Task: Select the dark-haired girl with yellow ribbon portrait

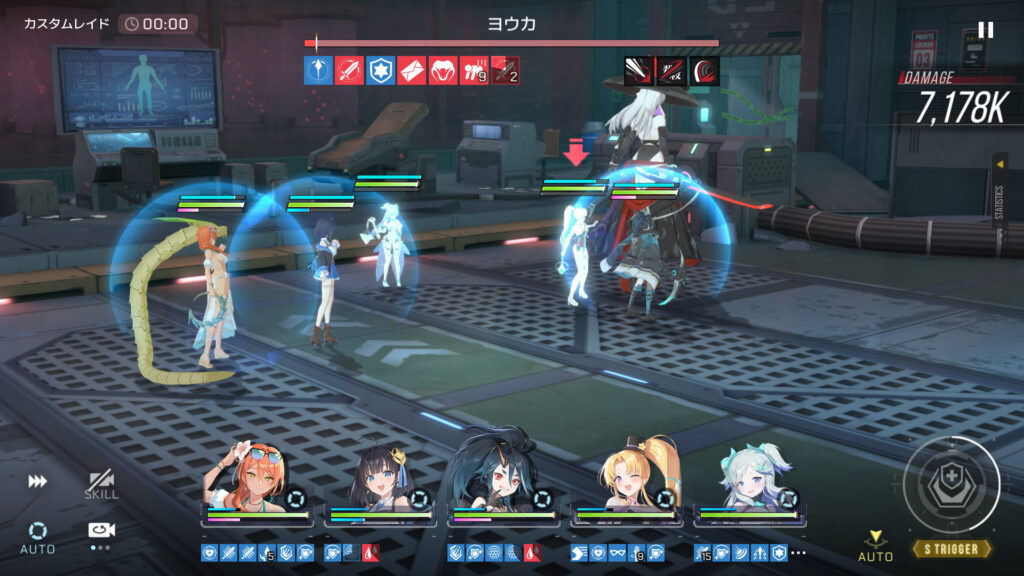Action: click(x=379, y=482)
